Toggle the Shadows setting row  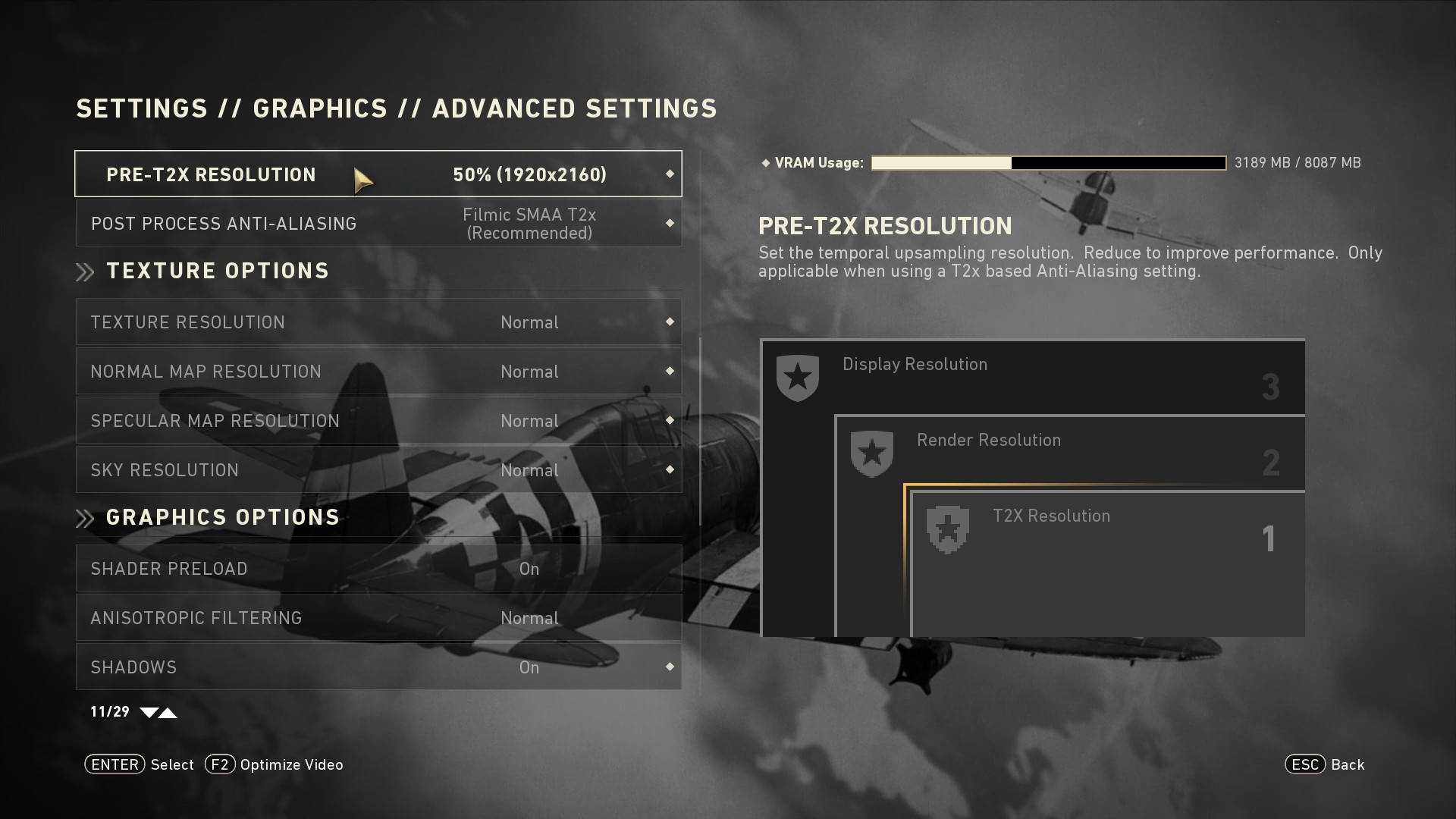pos(378,667)
